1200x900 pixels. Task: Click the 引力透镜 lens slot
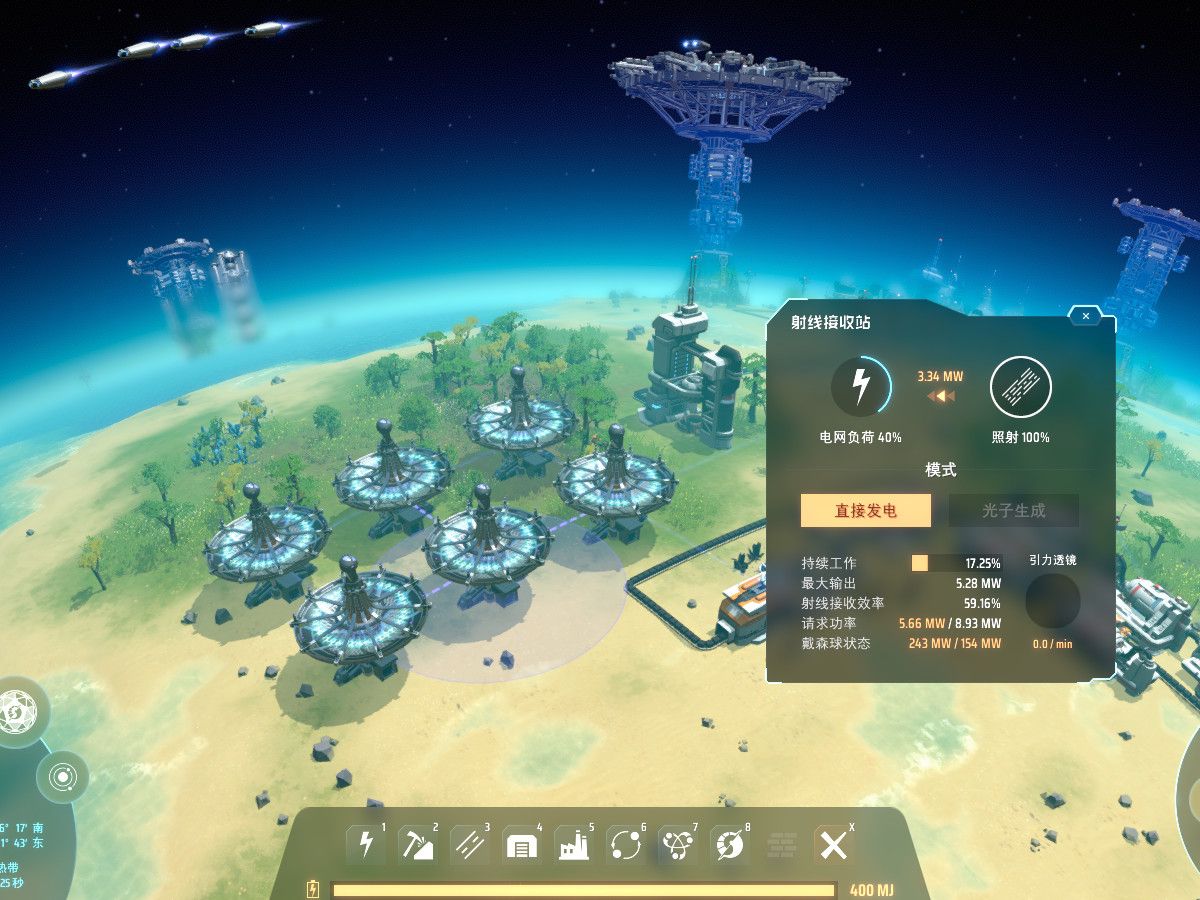pos(1052,601)
